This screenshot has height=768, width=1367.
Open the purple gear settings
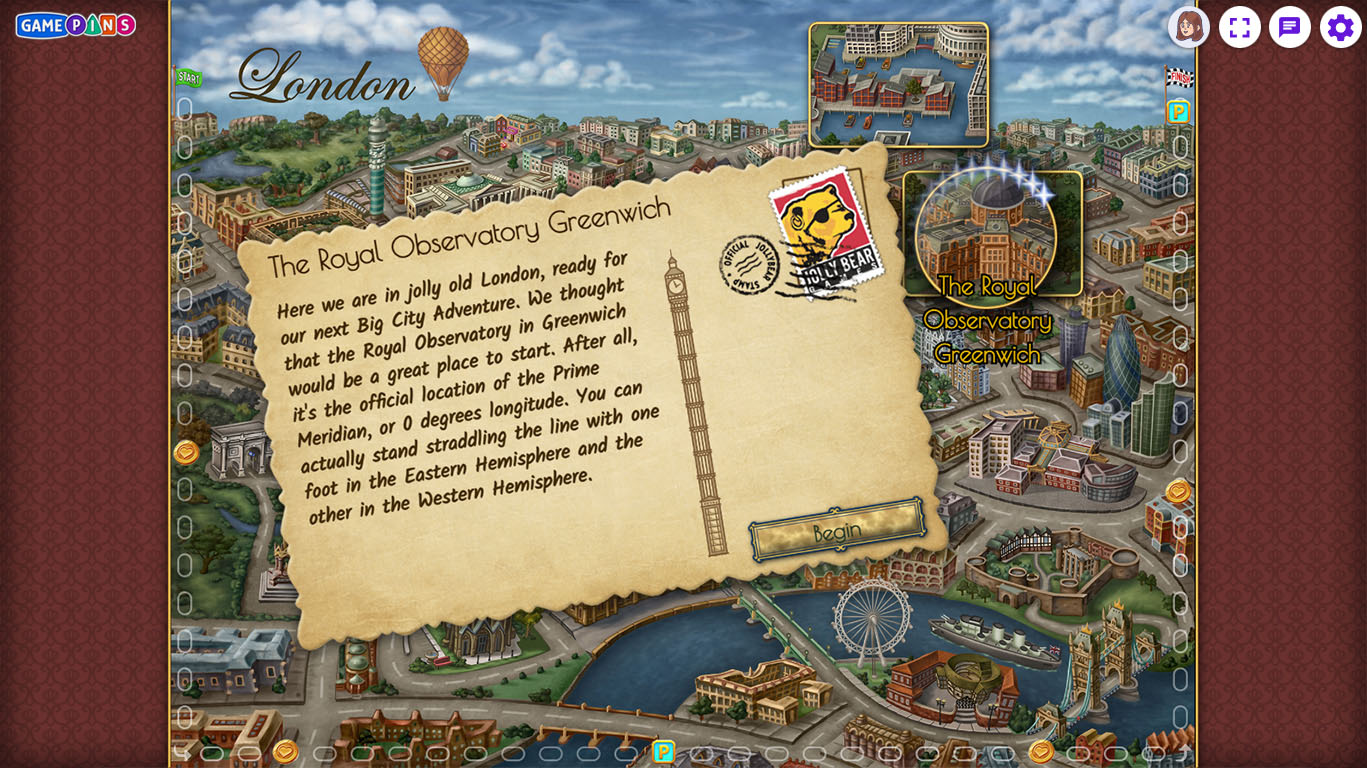1340,27
